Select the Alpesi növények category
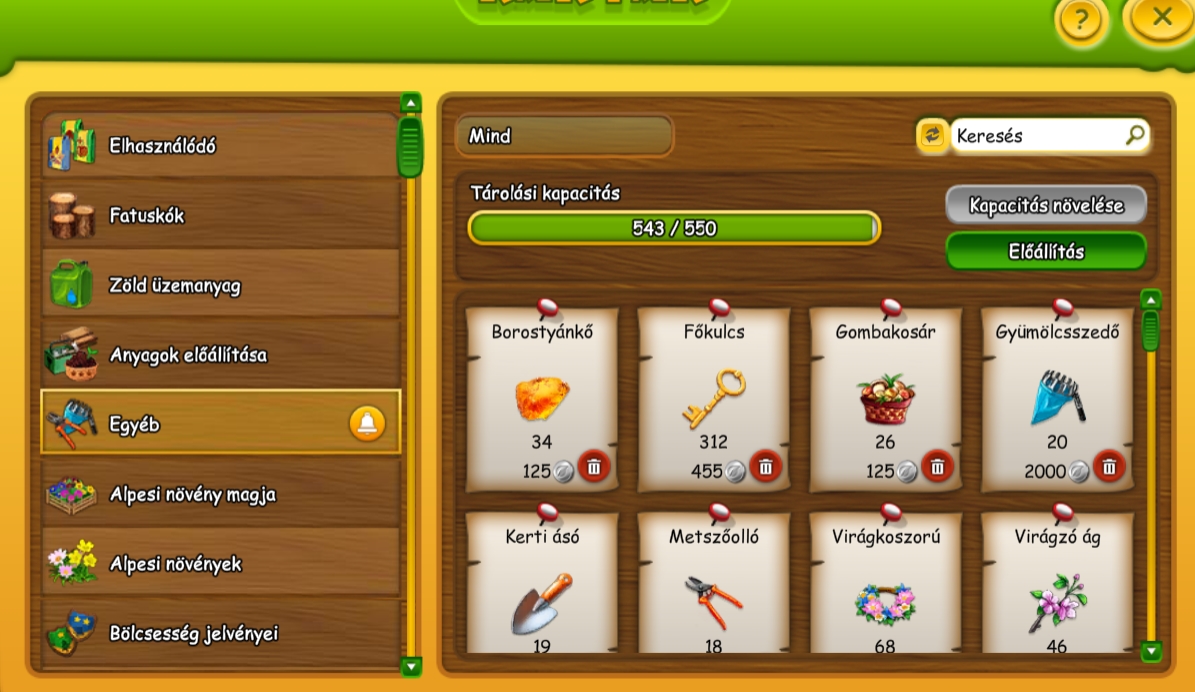Viewport: 1195px width, 692px height. coord(220,564)
